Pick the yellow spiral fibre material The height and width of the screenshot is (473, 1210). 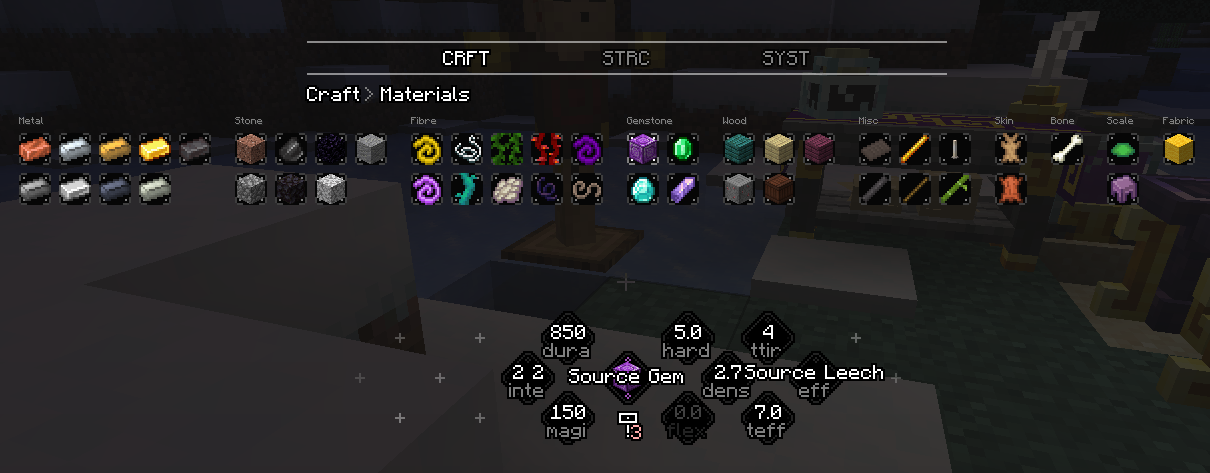tap(427, 150)
